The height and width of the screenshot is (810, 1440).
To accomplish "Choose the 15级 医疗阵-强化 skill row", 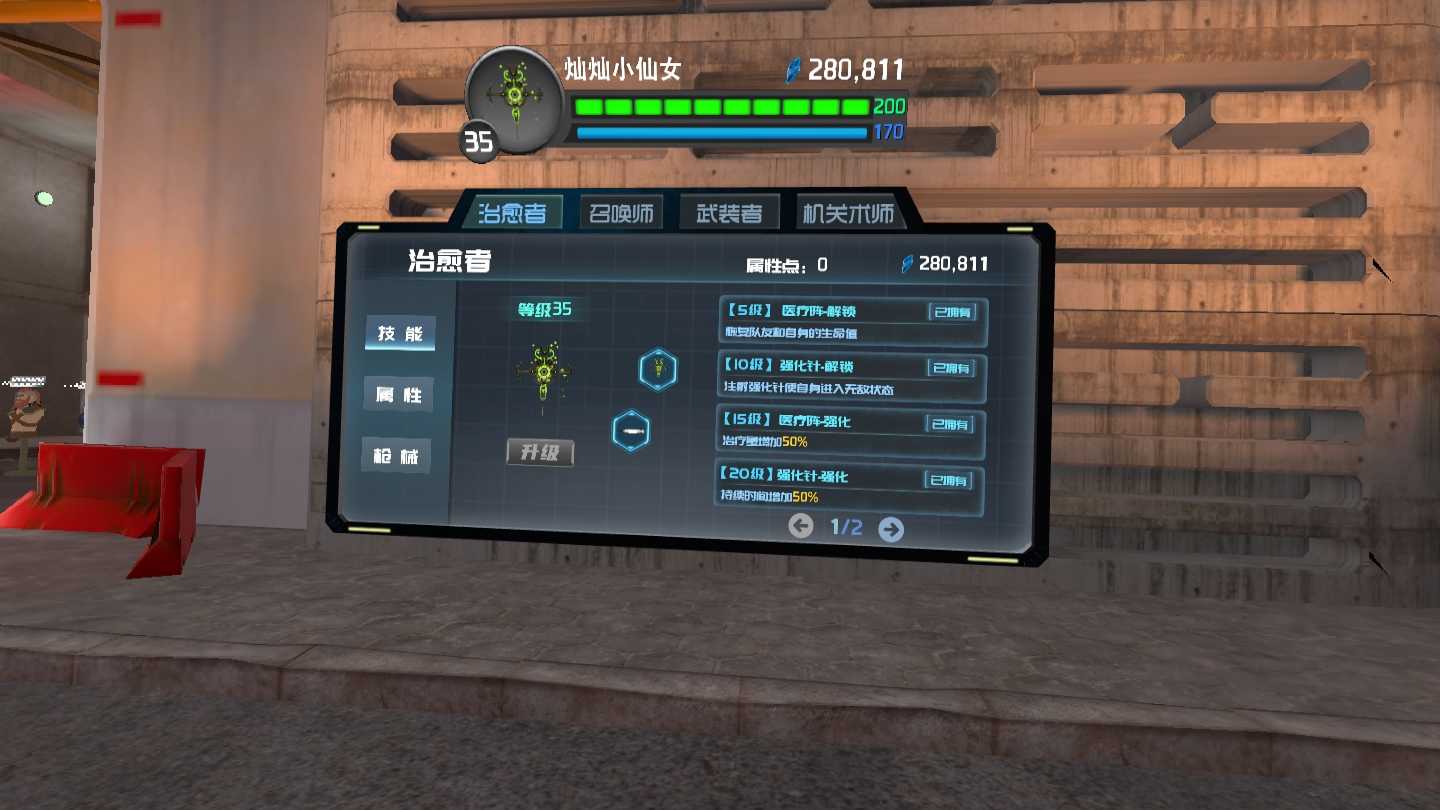I will click(x=851, y=432).
